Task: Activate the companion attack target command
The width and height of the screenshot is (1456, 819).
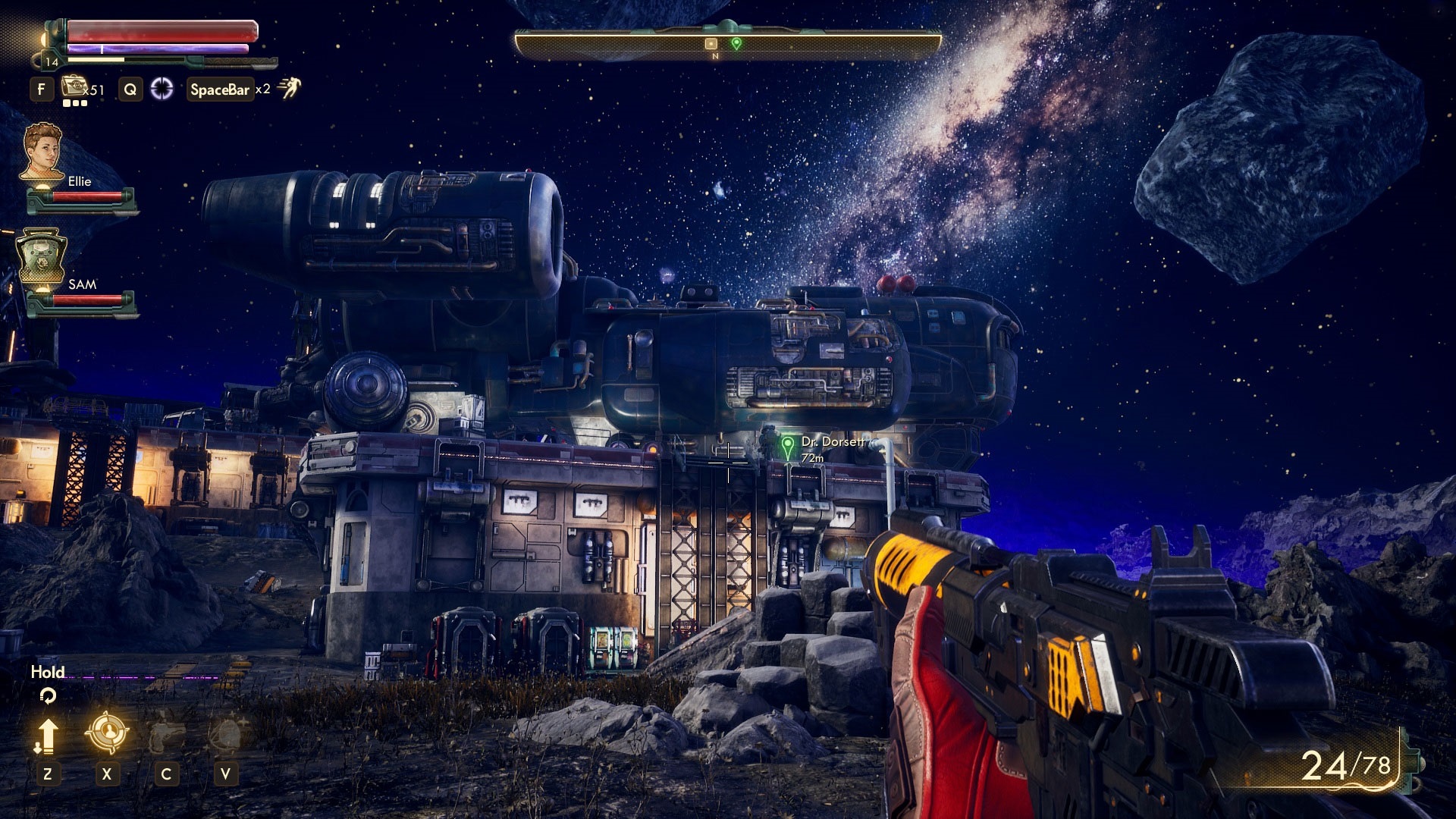Action: (x=107, y=733)
